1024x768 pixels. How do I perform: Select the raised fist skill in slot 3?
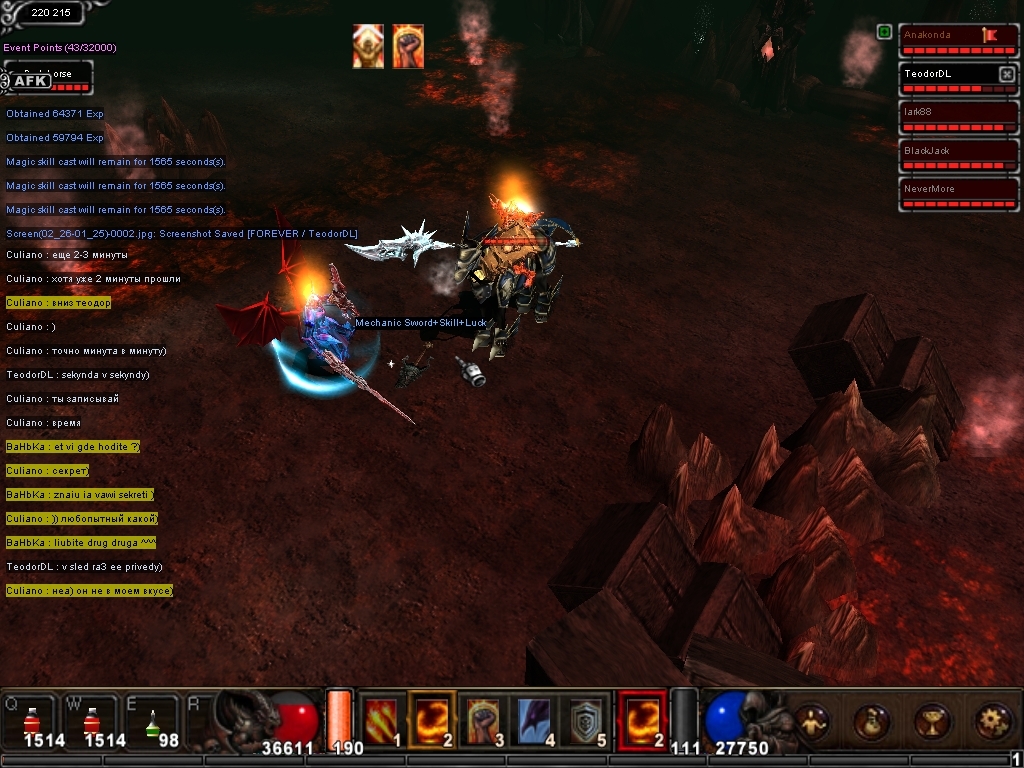(483, 719)
